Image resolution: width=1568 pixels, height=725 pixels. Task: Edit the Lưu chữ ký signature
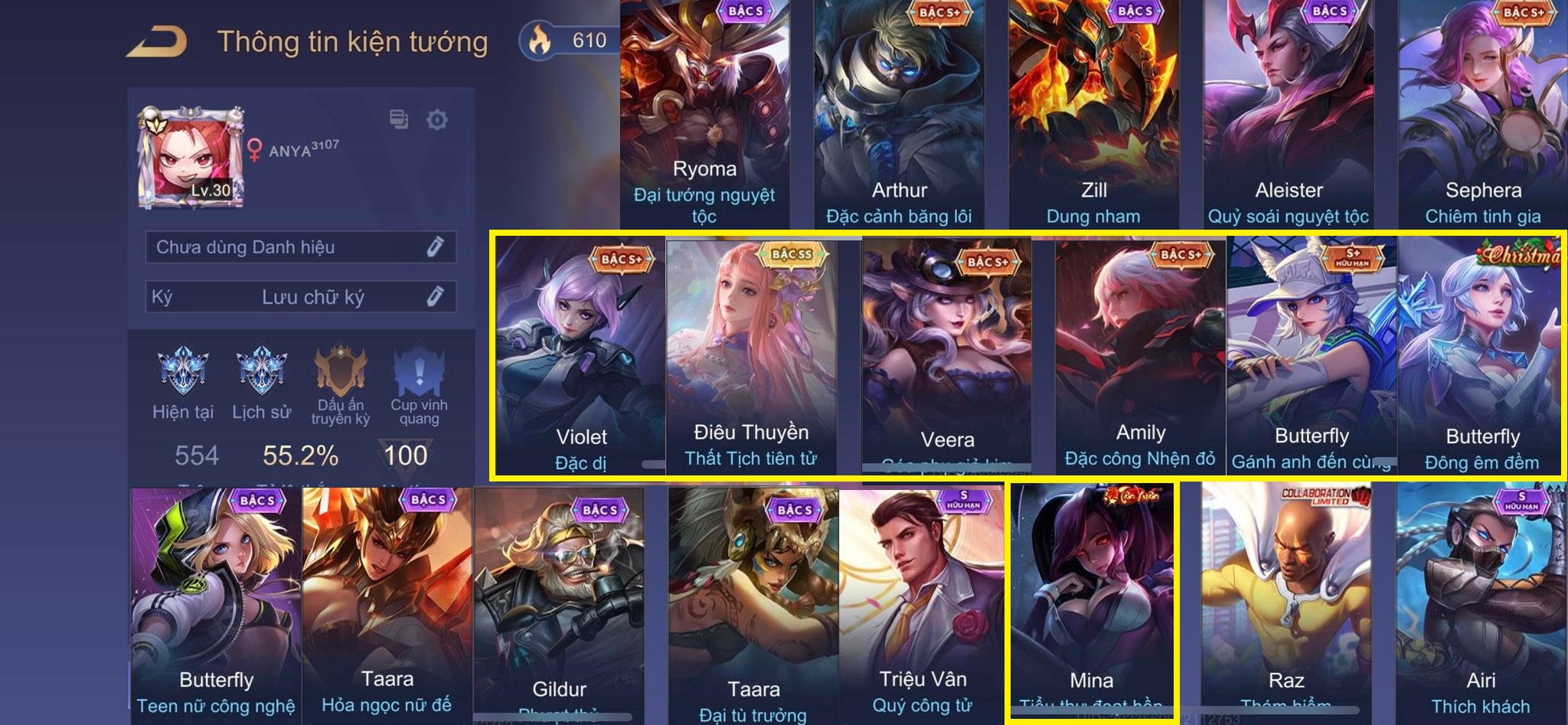tap(435, 296)
